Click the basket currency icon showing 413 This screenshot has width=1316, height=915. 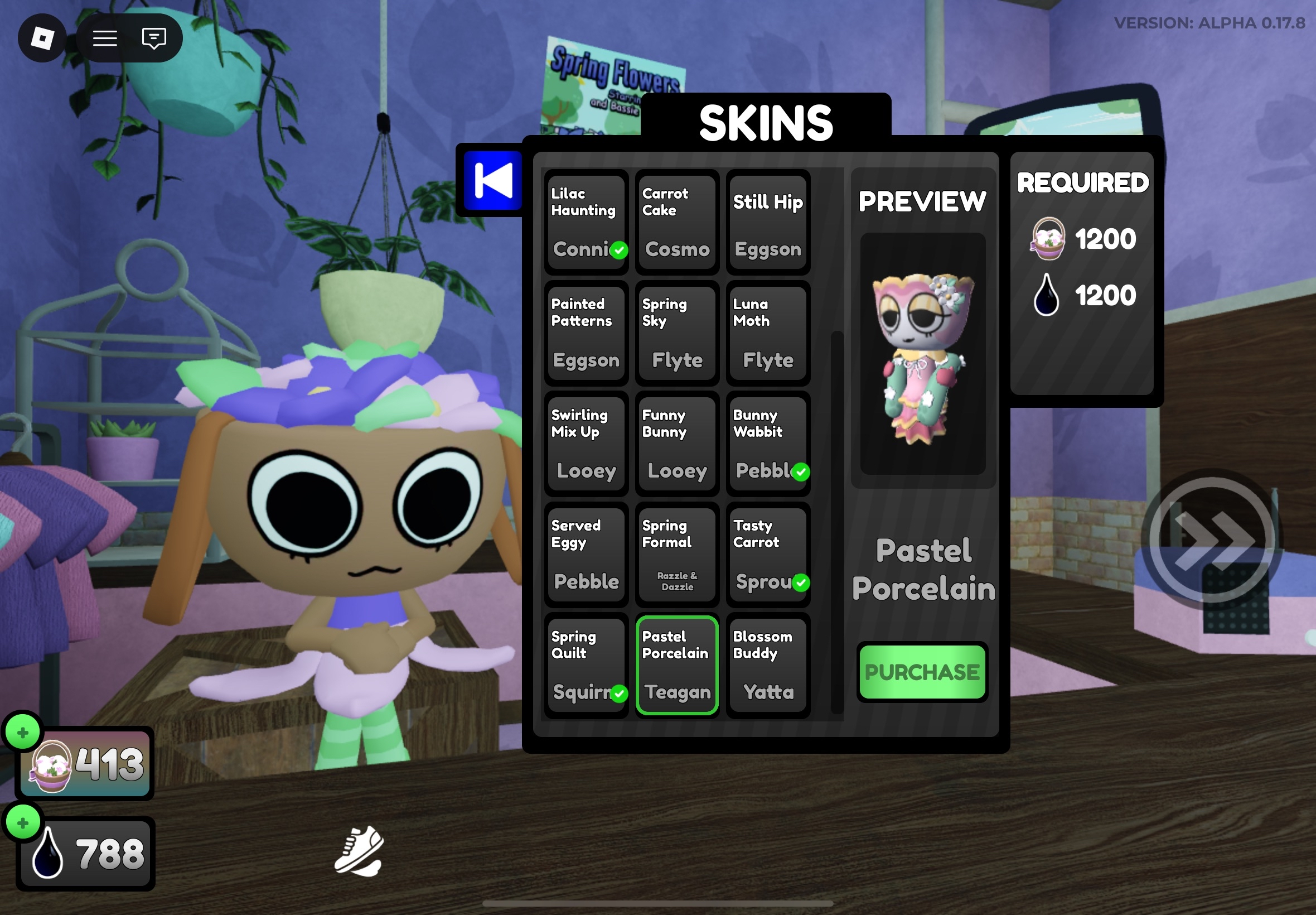click(x=50, y=767)
